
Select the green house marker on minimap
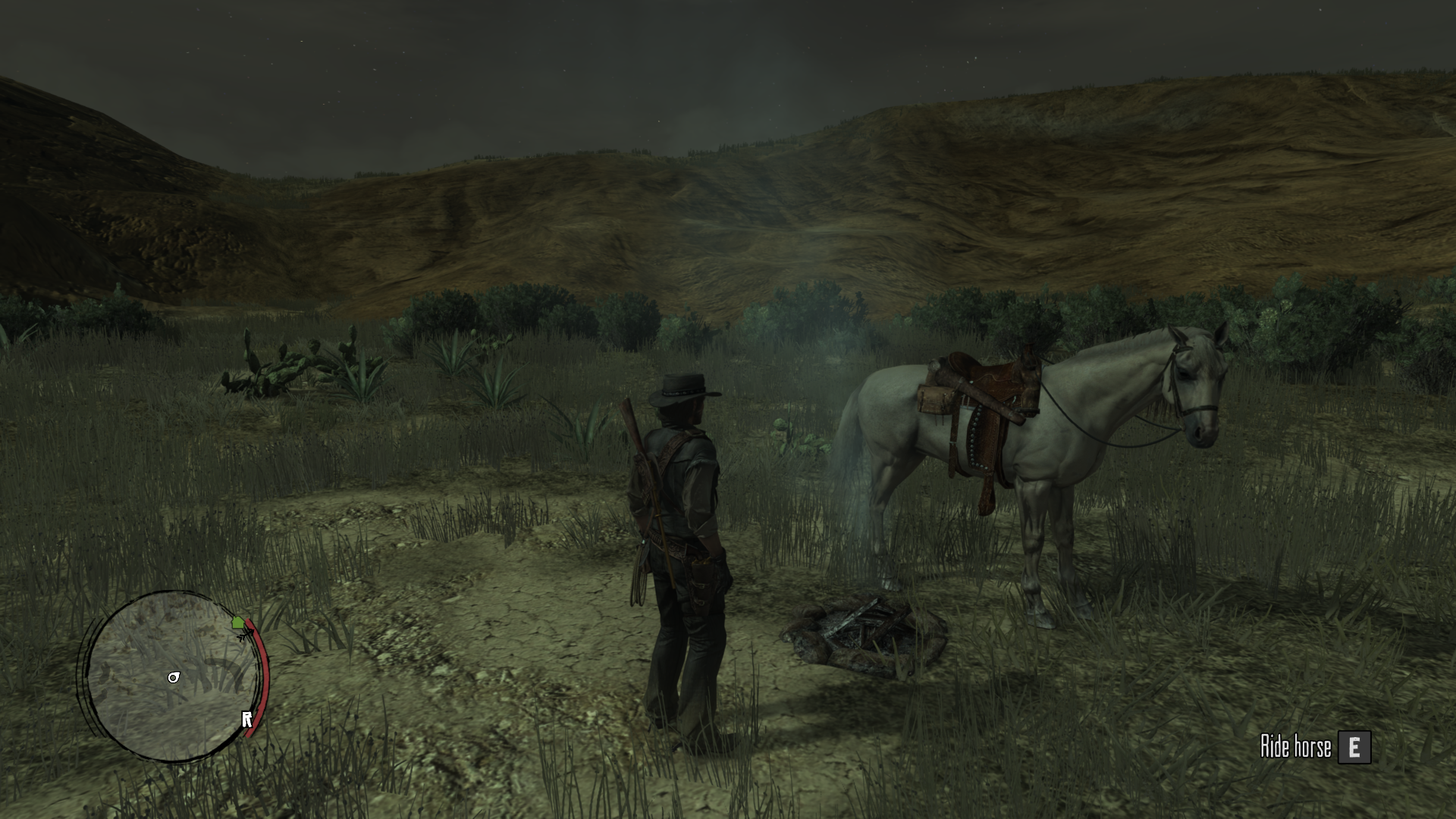238,623
